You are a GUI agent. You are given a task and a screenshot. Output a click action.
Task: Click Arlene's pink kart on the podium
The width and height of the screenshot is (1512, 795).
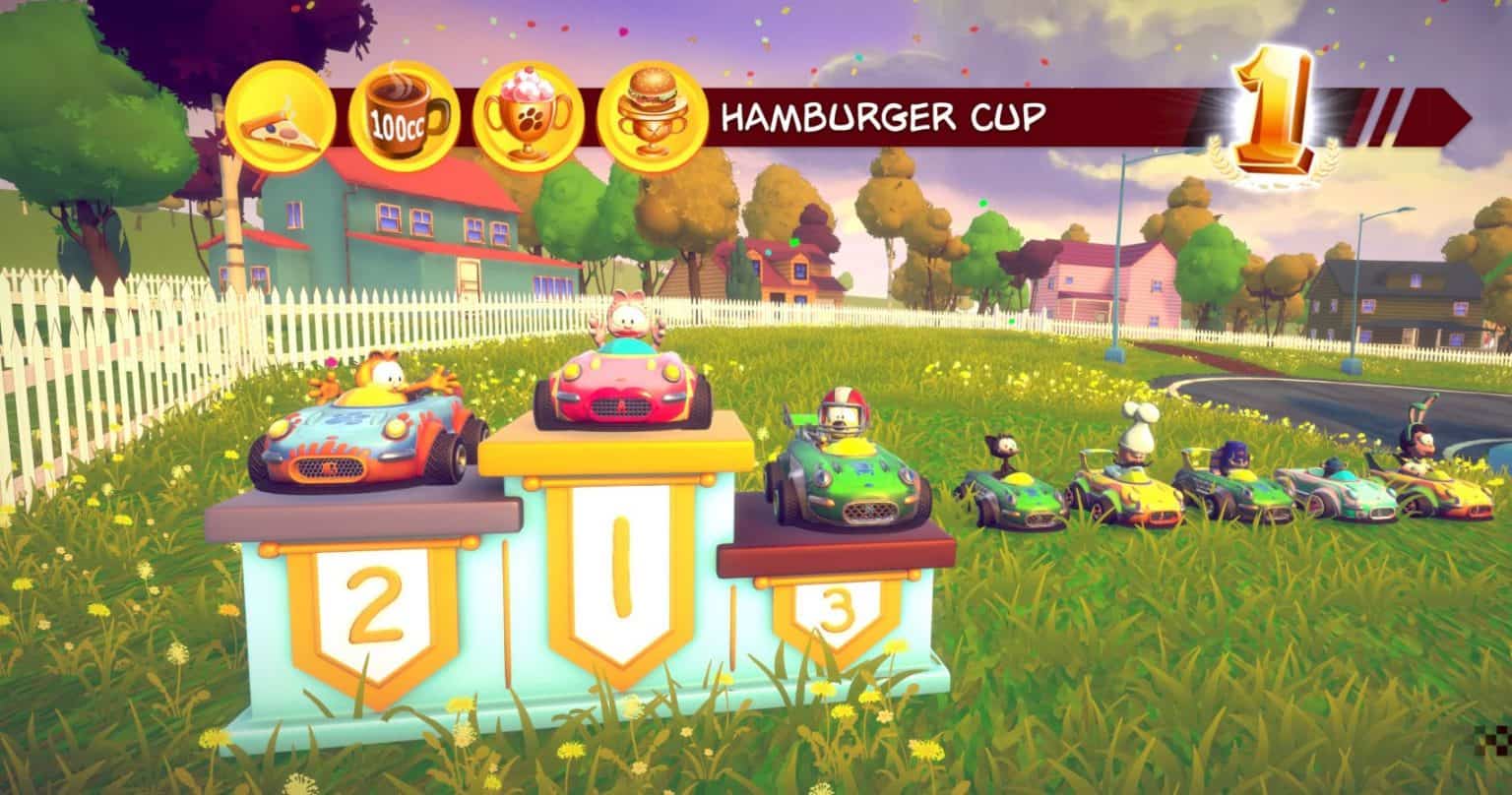click(x=620, y=389)
